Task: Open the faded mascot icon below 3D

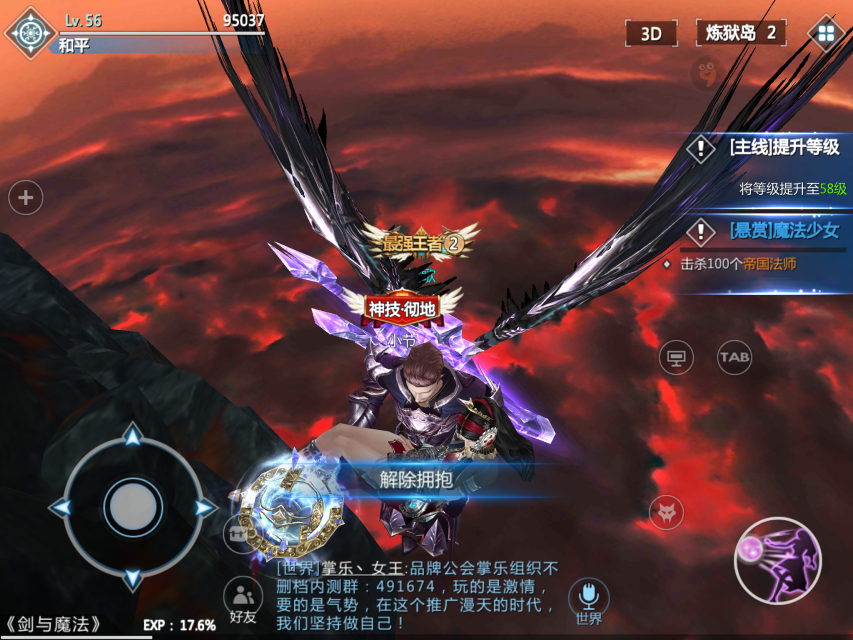Action: click(705, 72)
